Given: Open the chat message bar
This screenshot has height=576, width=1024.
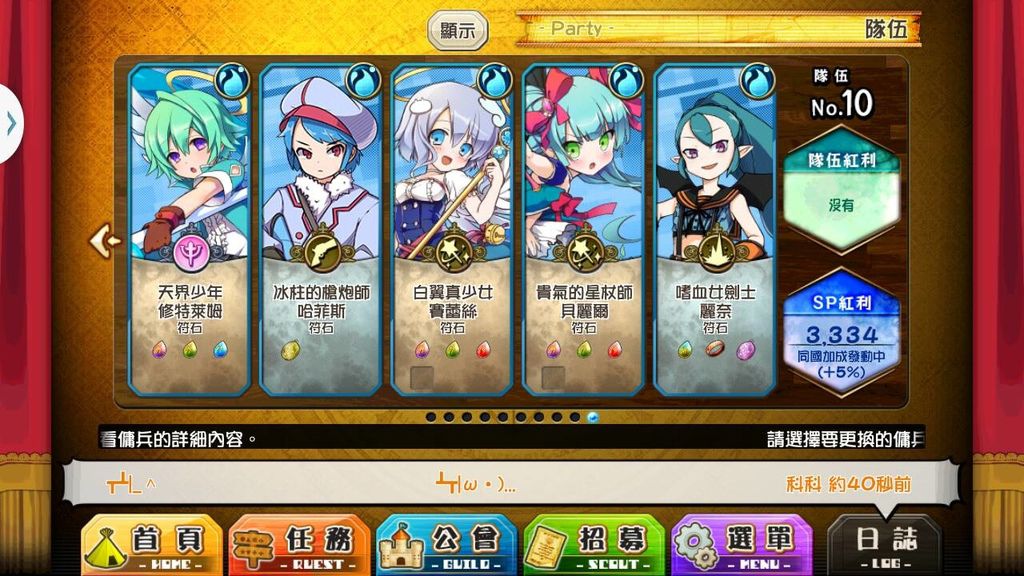Looking at the screenshot, I should click(510, 484).
